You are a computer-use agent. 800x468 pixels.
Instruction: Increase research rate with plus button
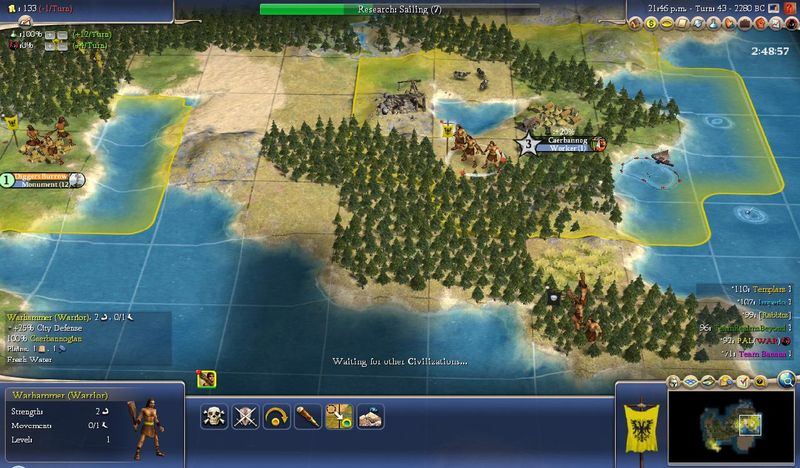[48, 34]
